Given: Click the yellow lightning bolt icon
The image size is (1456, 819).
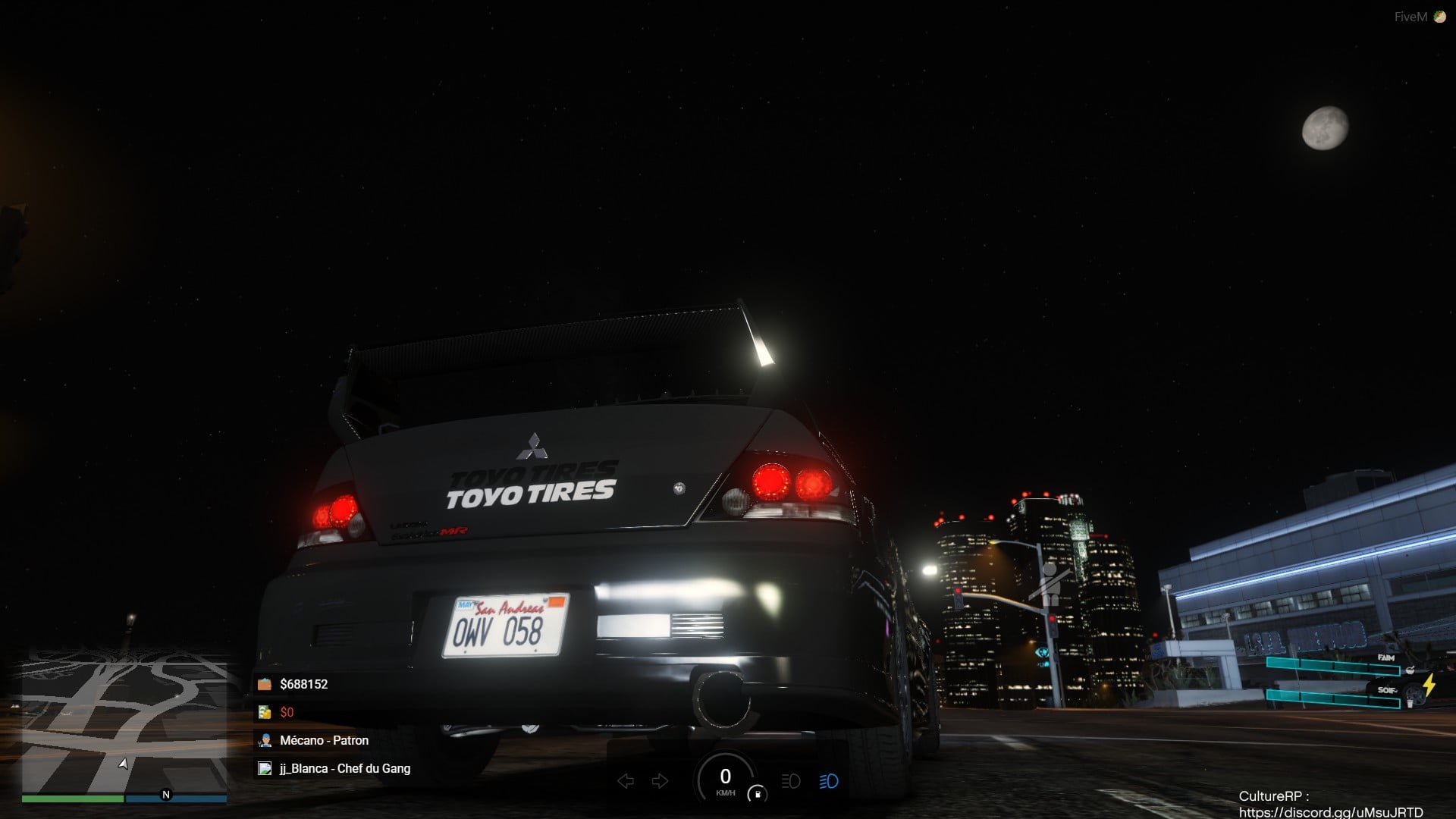Looking at the screenshot, I should pos(1429,685).
